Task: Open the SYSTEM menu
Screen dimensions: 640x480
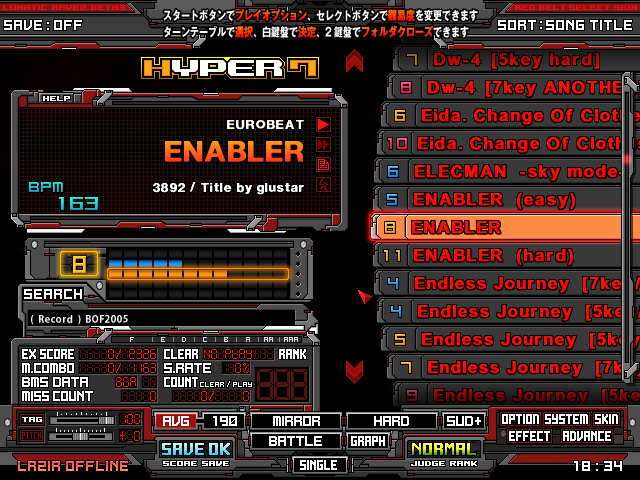Action: (x=568, y=420)
